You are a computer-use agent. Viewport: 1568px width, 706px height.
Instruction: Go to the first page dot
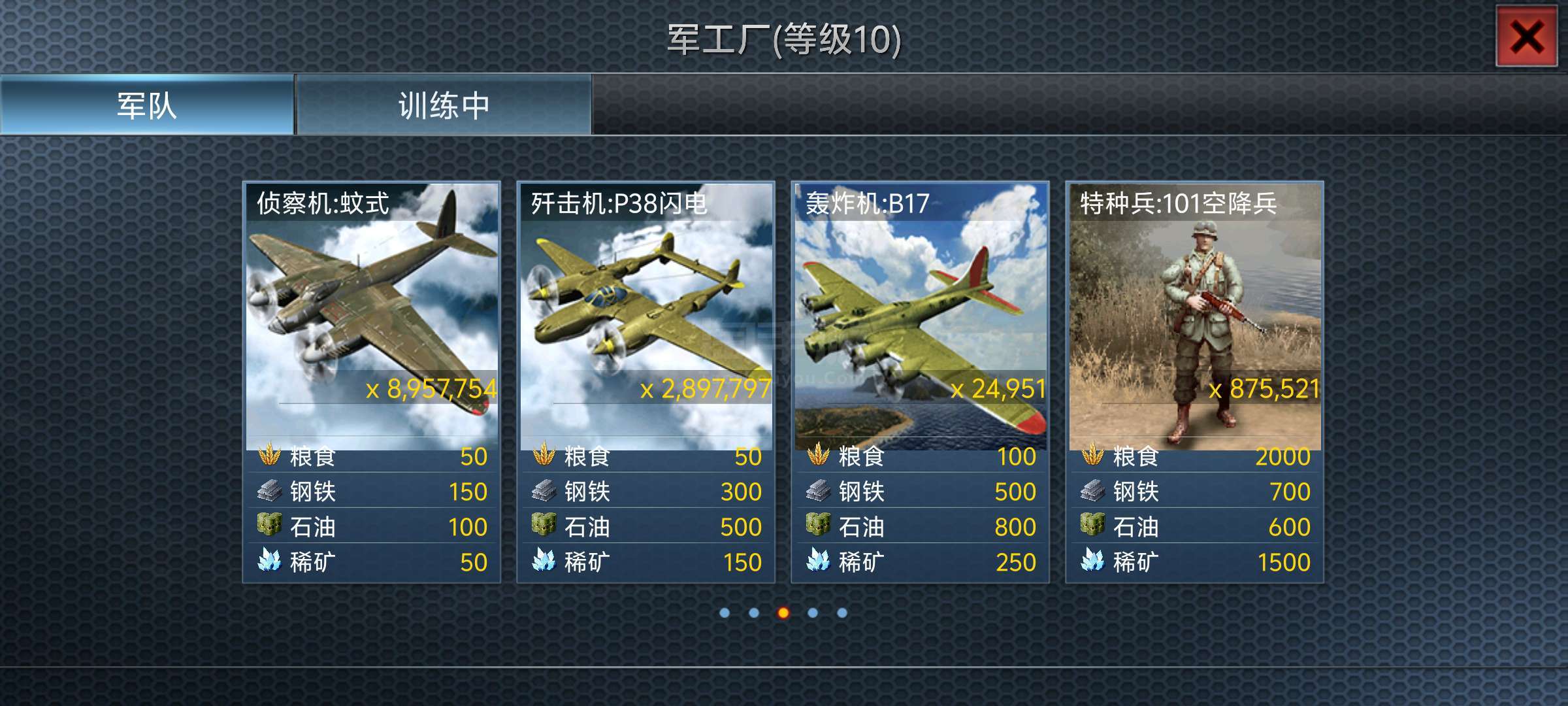725,613
